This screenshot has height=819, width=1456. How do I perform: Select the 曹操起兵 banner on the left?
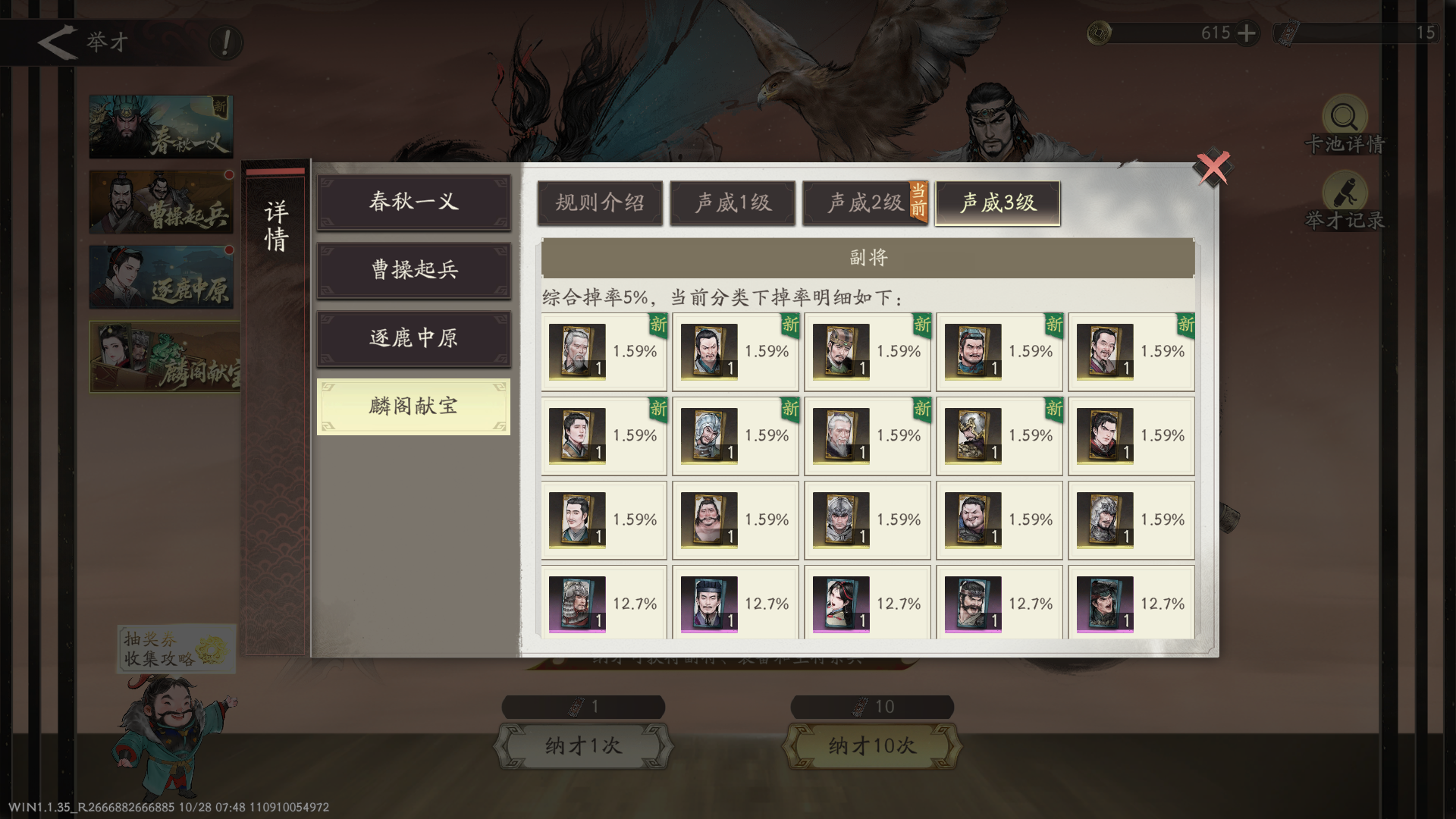(161, 201)
